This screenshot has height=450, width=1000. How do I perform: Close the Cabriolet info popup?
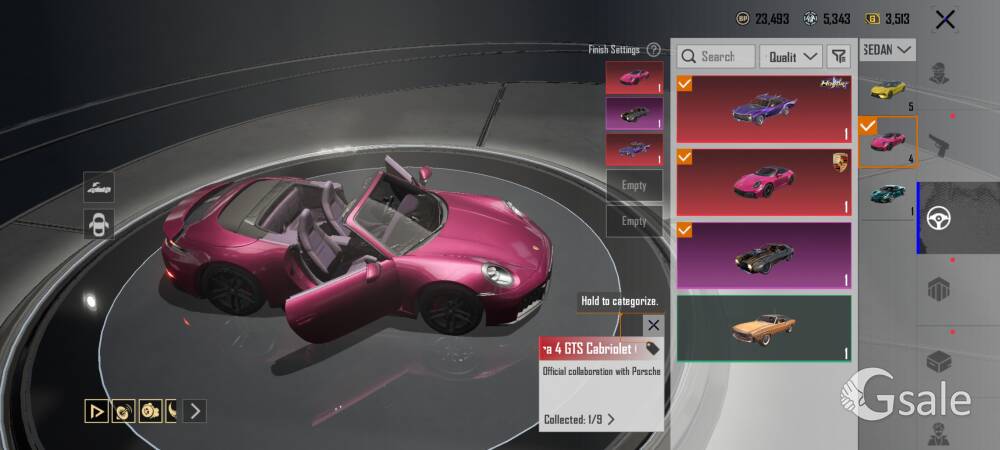pos(653,325)
